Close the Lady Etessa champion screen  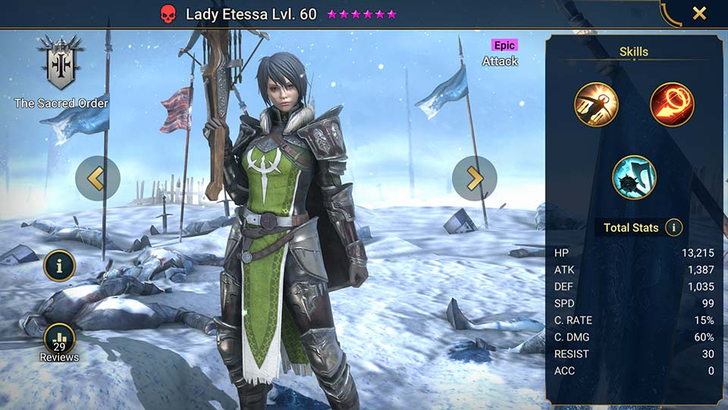point(699,13)
